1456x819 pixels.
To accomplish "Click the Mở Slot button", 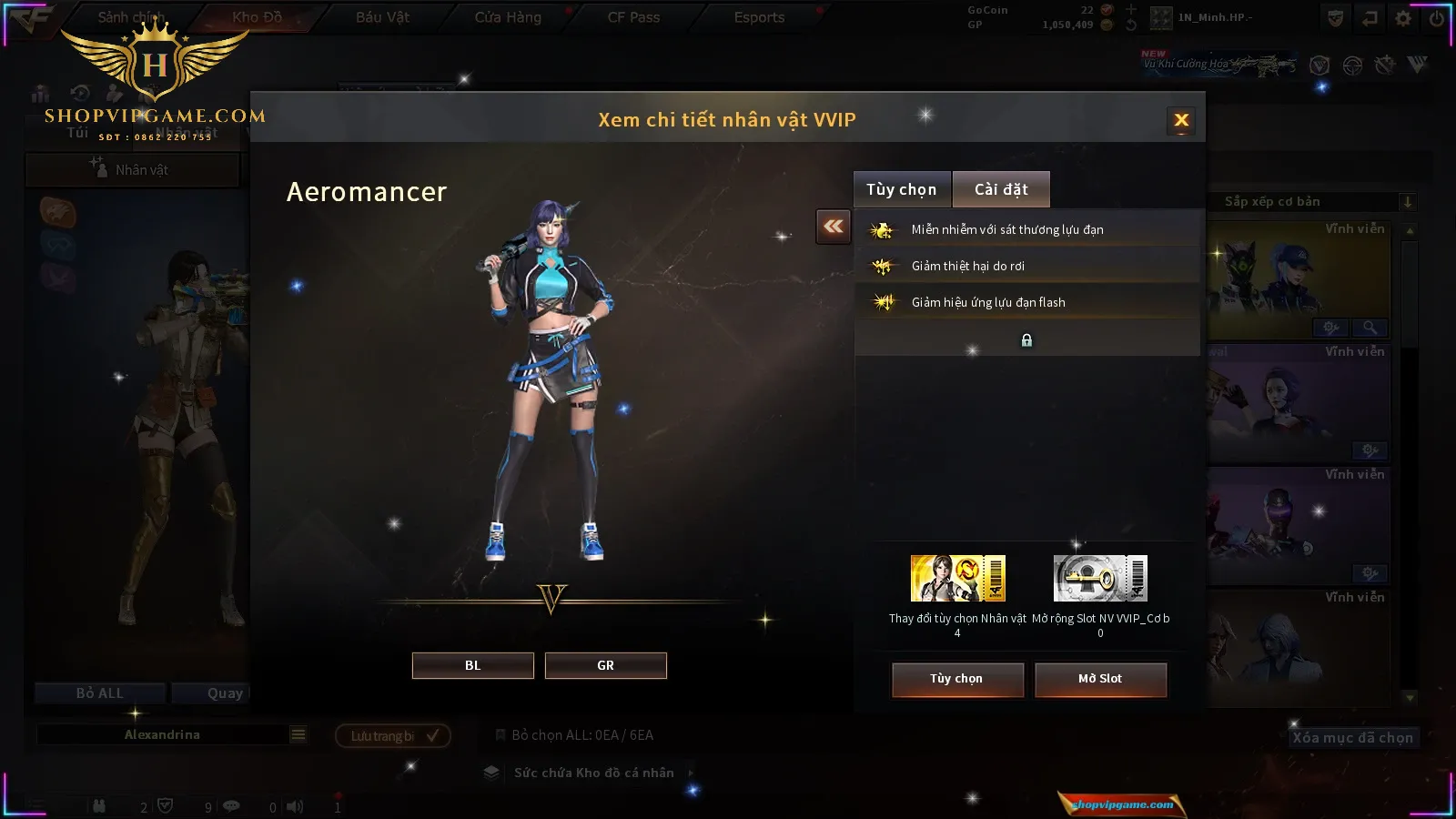I will pos(1099,679).
